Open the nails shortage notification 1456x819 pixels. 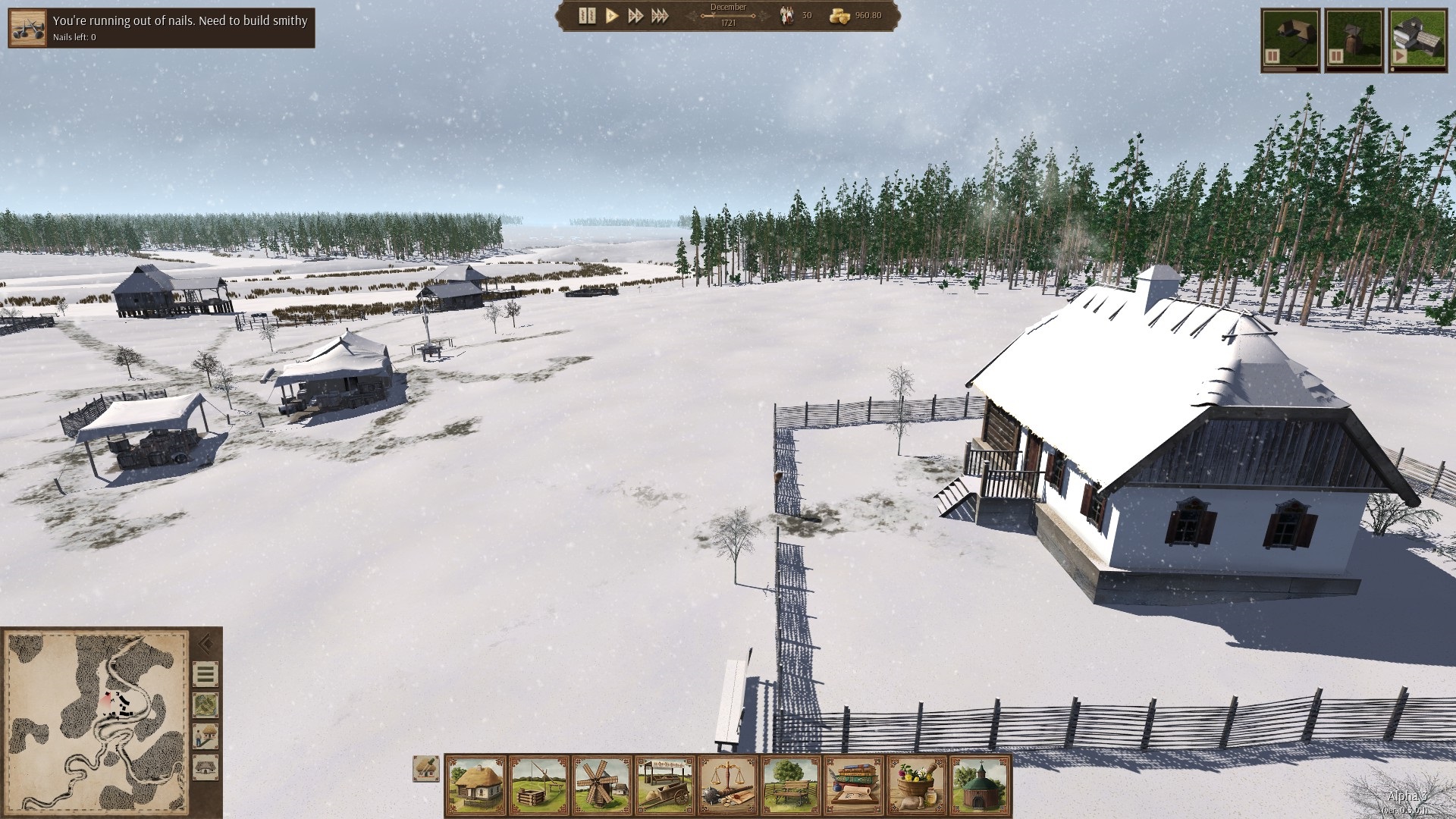coord(162,28)
